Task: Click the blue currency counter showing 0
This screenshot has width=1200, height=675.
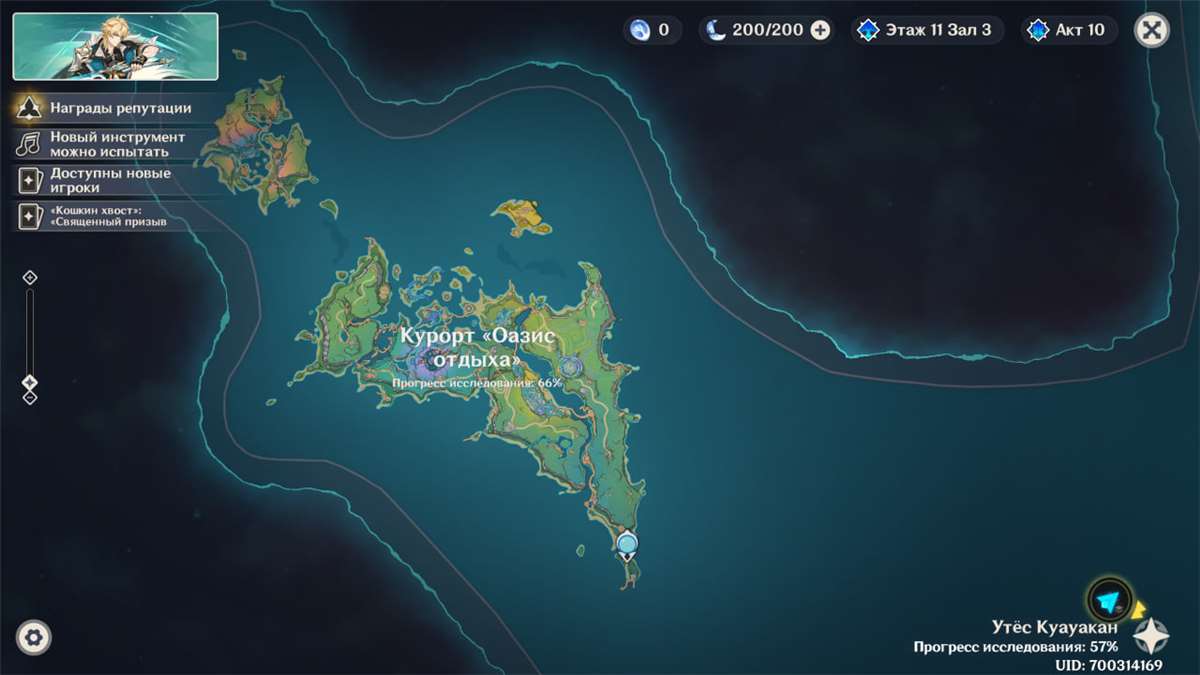Action: click(651, 30)
